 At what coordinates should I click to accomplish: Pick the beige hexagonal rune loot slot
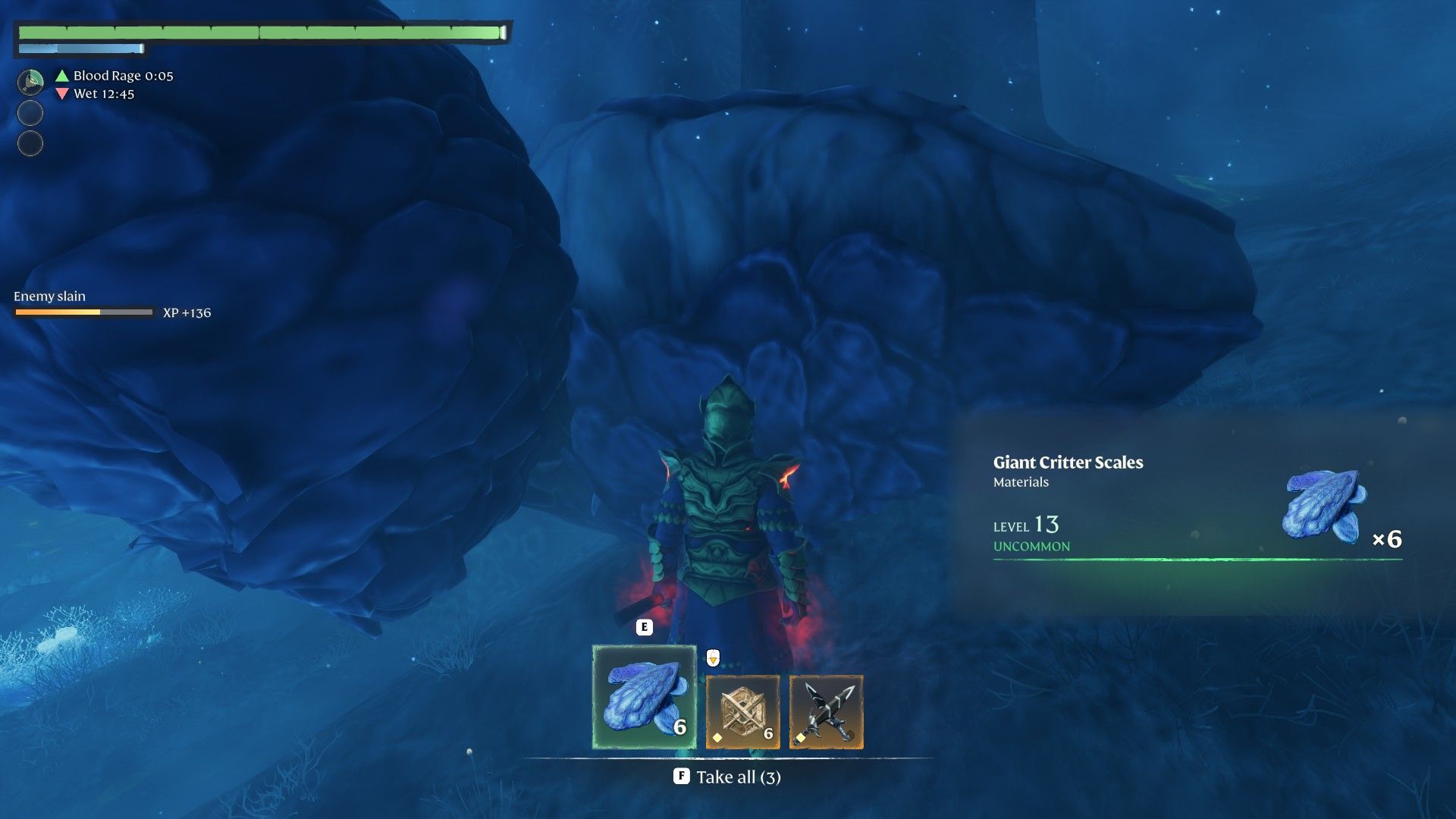click(742, 711)
